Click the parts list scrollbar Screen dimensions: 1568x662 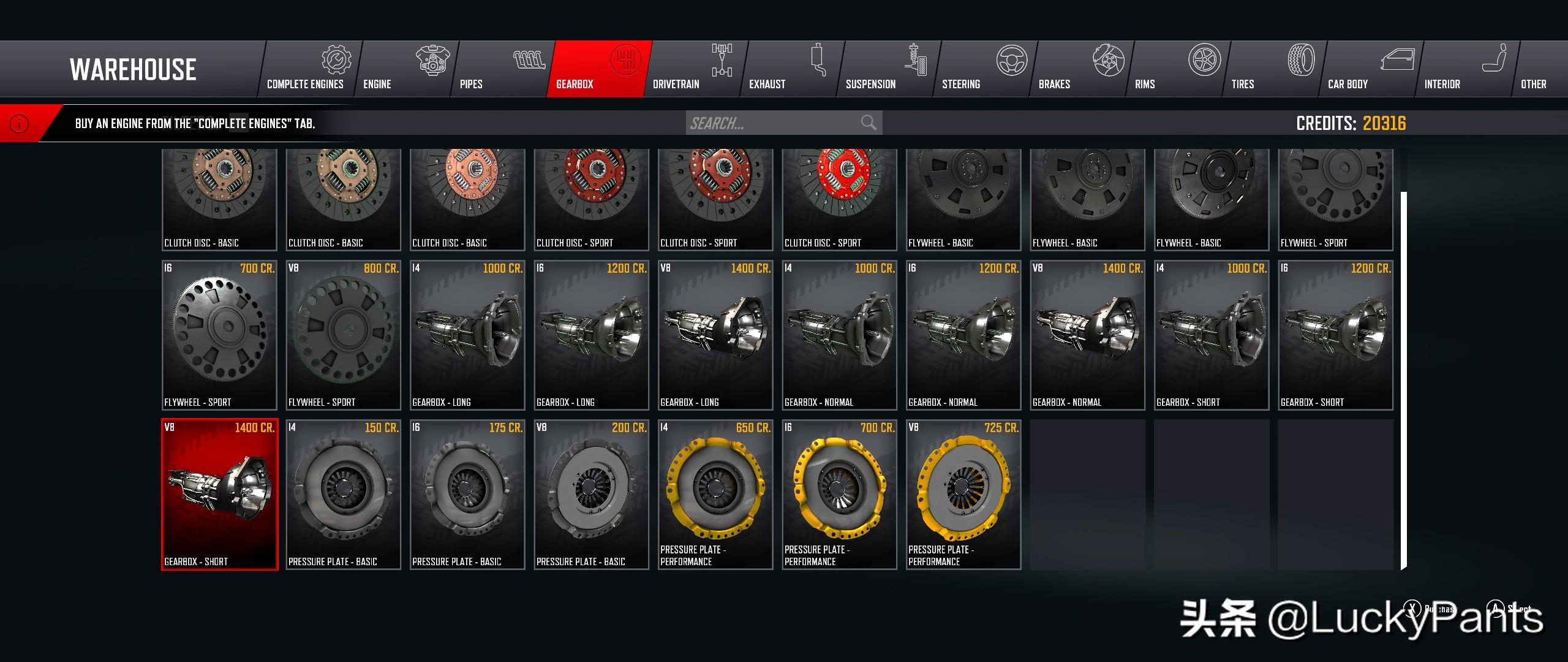pyautogui.click(x=1403, y=380)
